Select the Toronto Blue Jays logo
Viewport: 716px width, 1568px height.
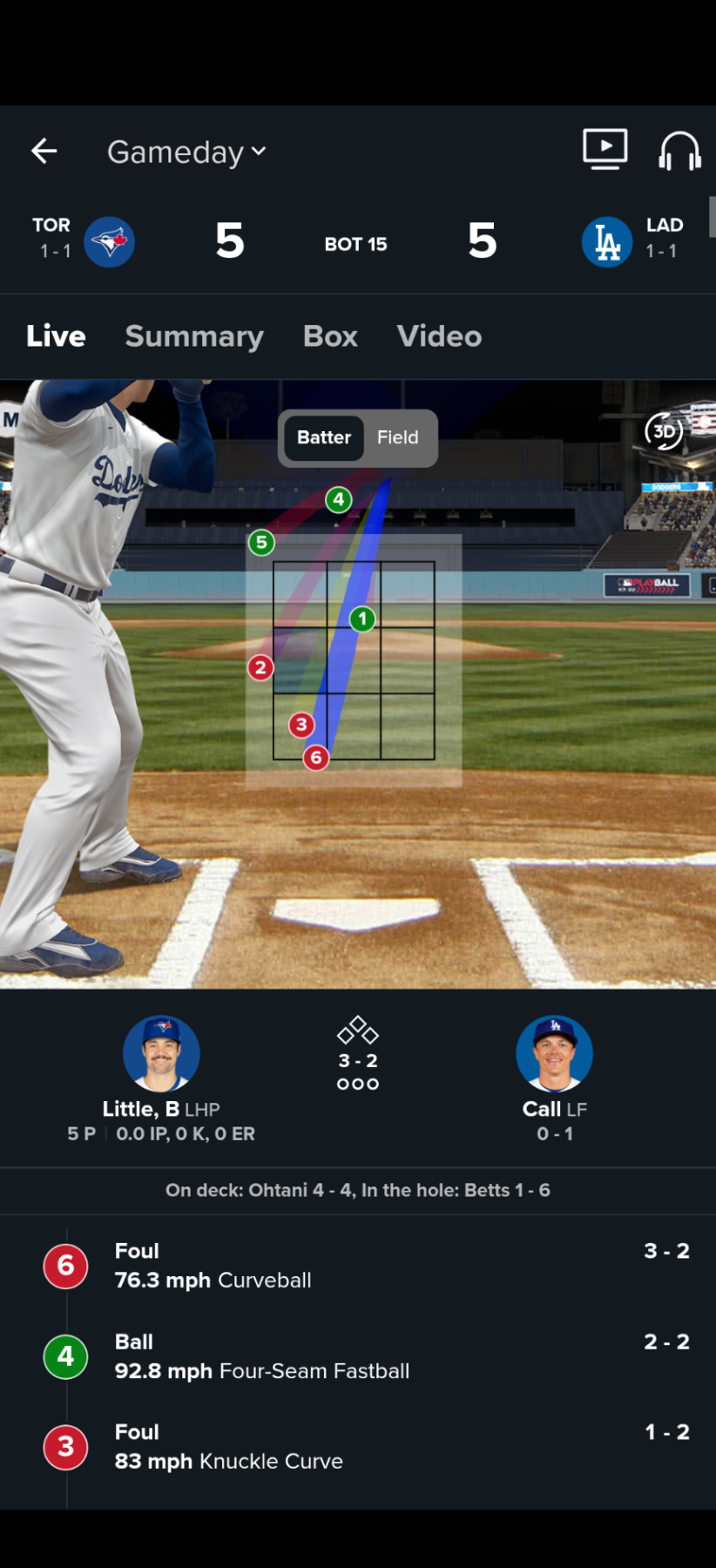point(110,241)
